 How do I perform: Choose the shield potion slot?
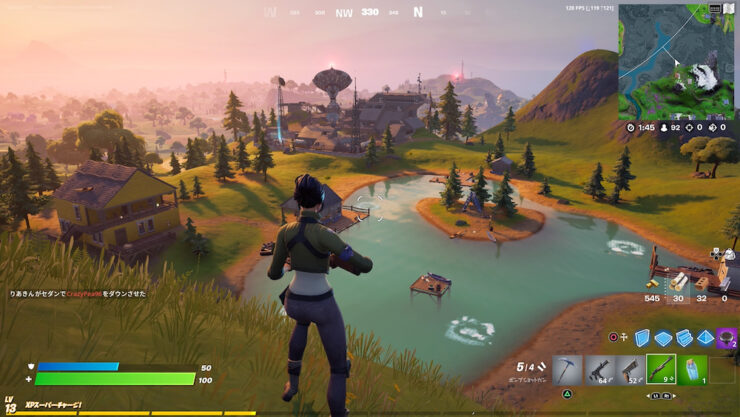point(693,370)
